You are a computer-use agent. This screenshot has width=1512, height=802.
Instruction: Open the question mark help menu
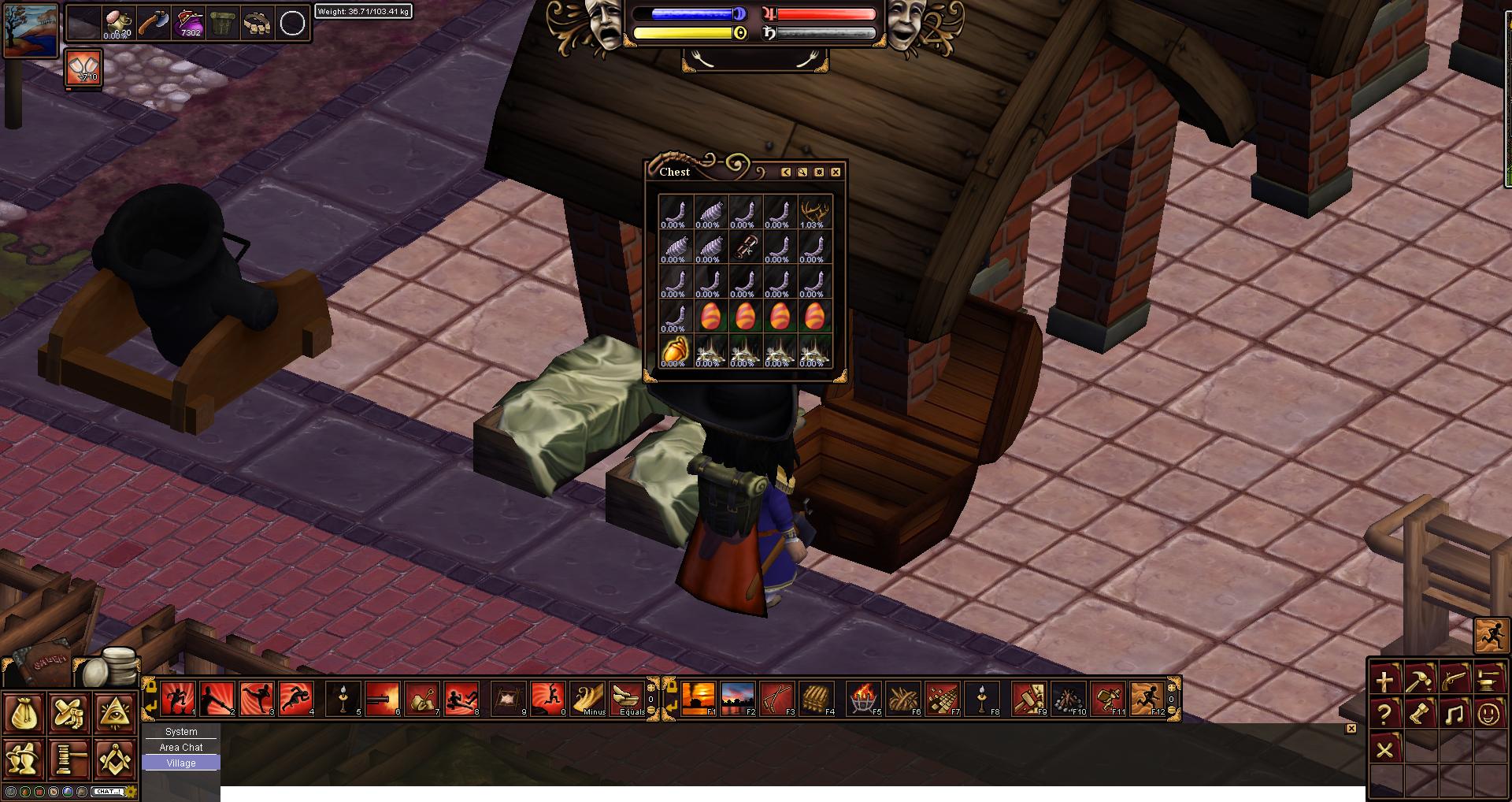coord(1384,715)
